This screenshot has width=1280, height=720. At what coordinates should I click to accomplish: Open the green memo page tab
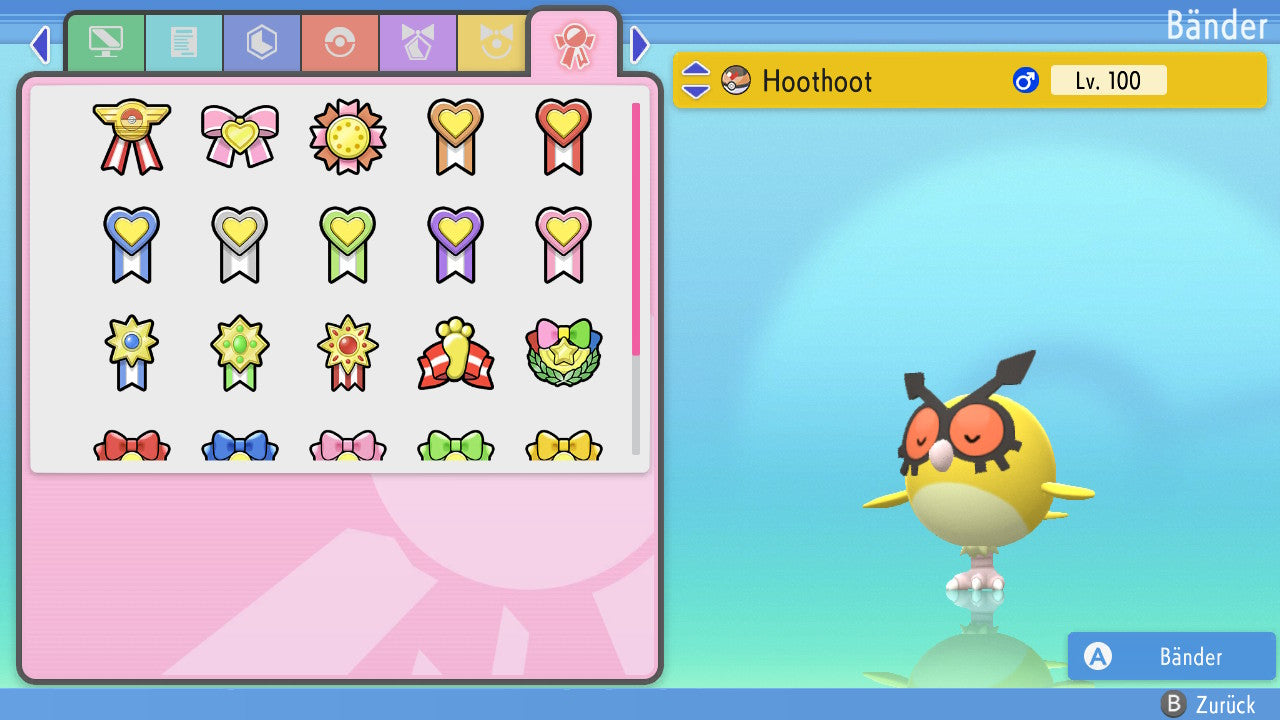[x=184, y=44]
